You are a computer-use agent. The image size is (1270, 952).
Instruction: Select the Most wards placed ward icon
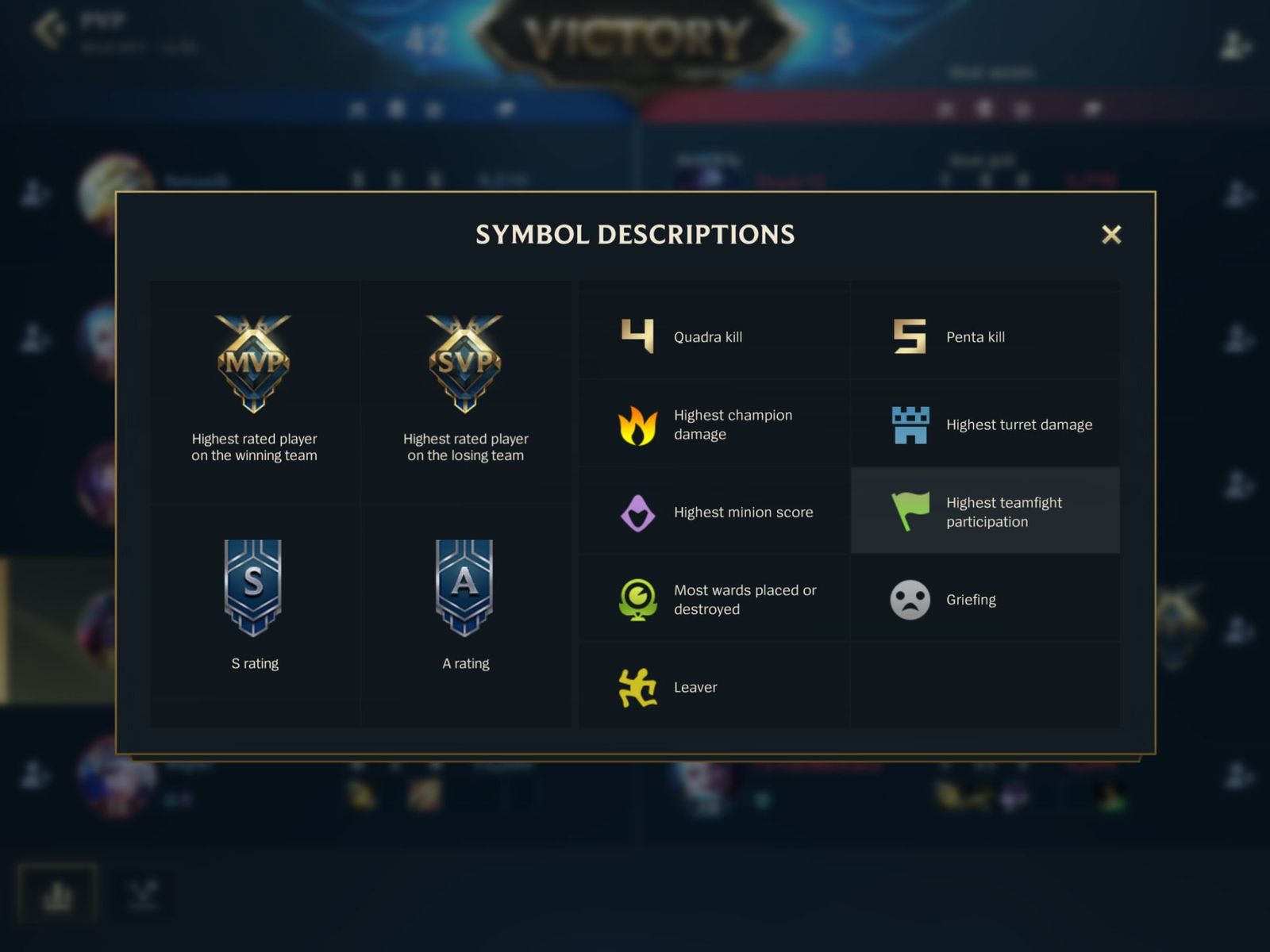(x=639, y=599)
